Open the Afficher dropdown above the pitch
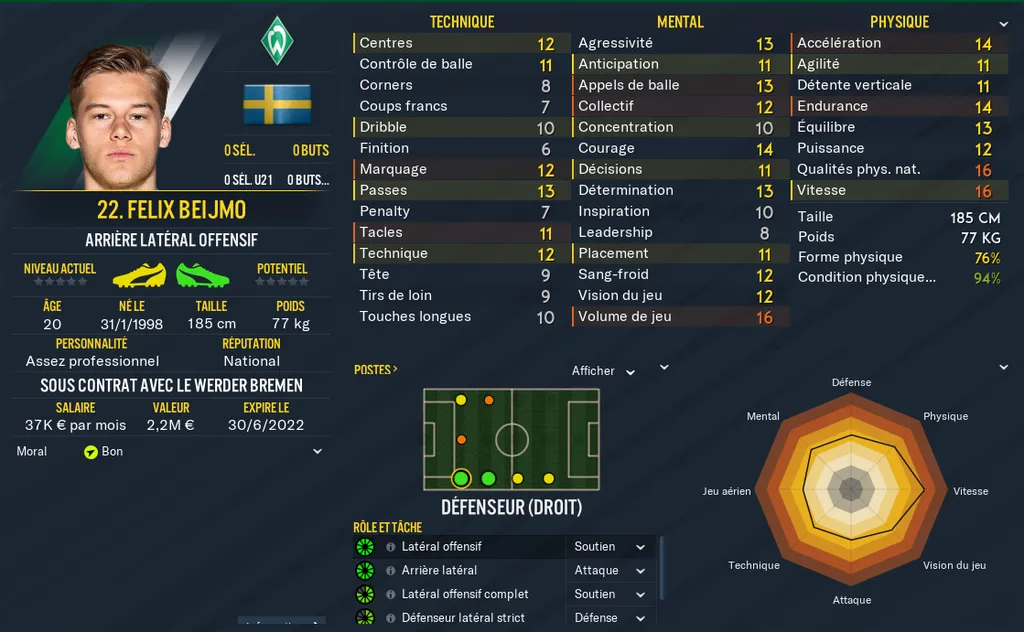Viewport: 1024px width, 632px height. (604, 371)
